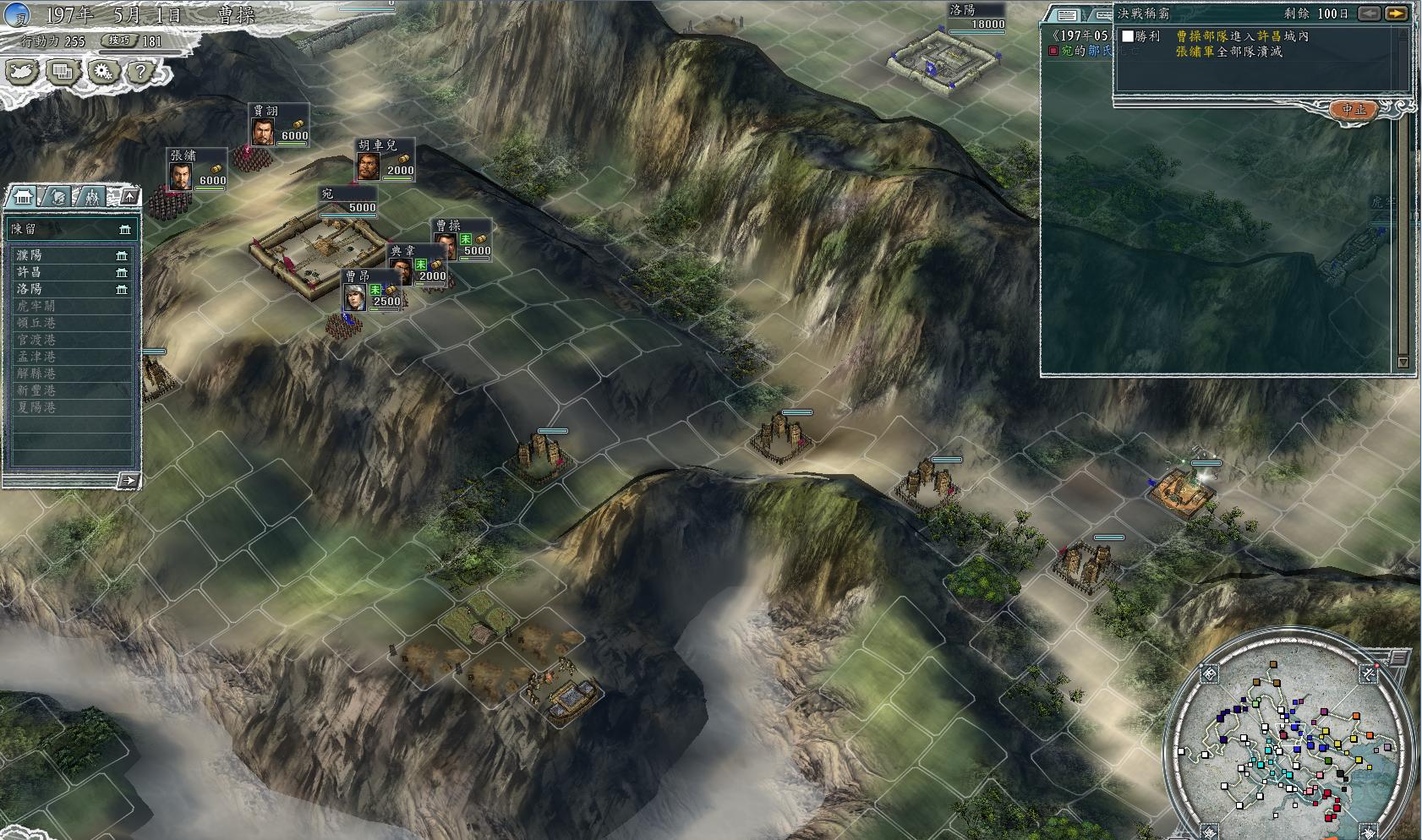Click the right-arrow button below the city list

(128, 481)
